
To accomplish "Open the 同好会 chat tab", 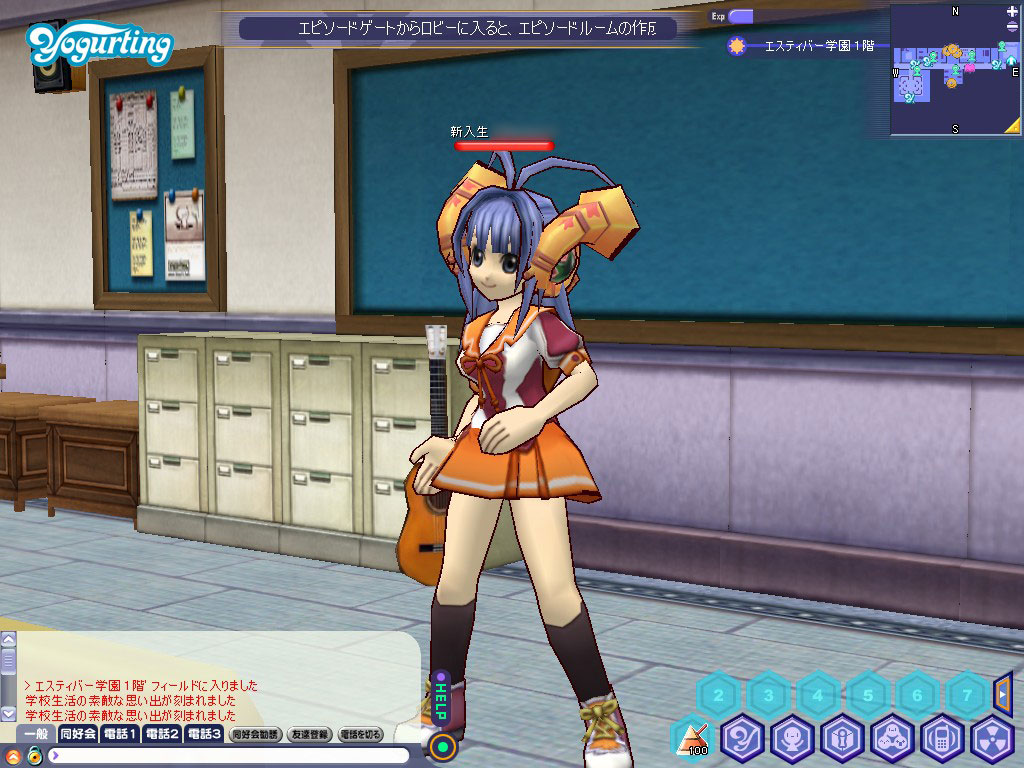I will [77, 734].
